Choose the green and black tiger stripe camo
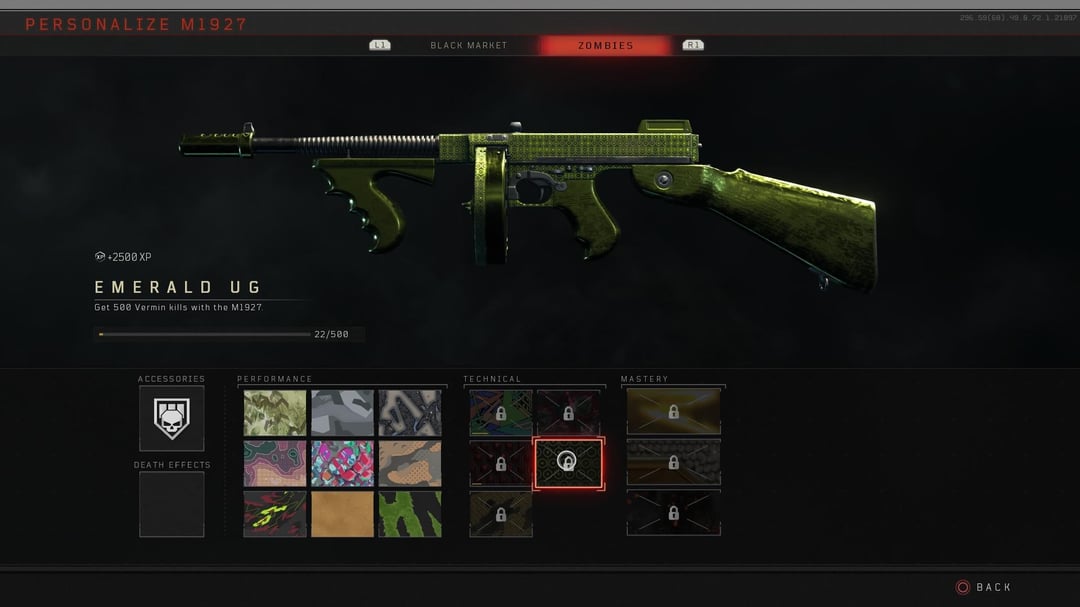This screenshot has width=1080, height=607. pyautogui.click(x=409, y=513)
